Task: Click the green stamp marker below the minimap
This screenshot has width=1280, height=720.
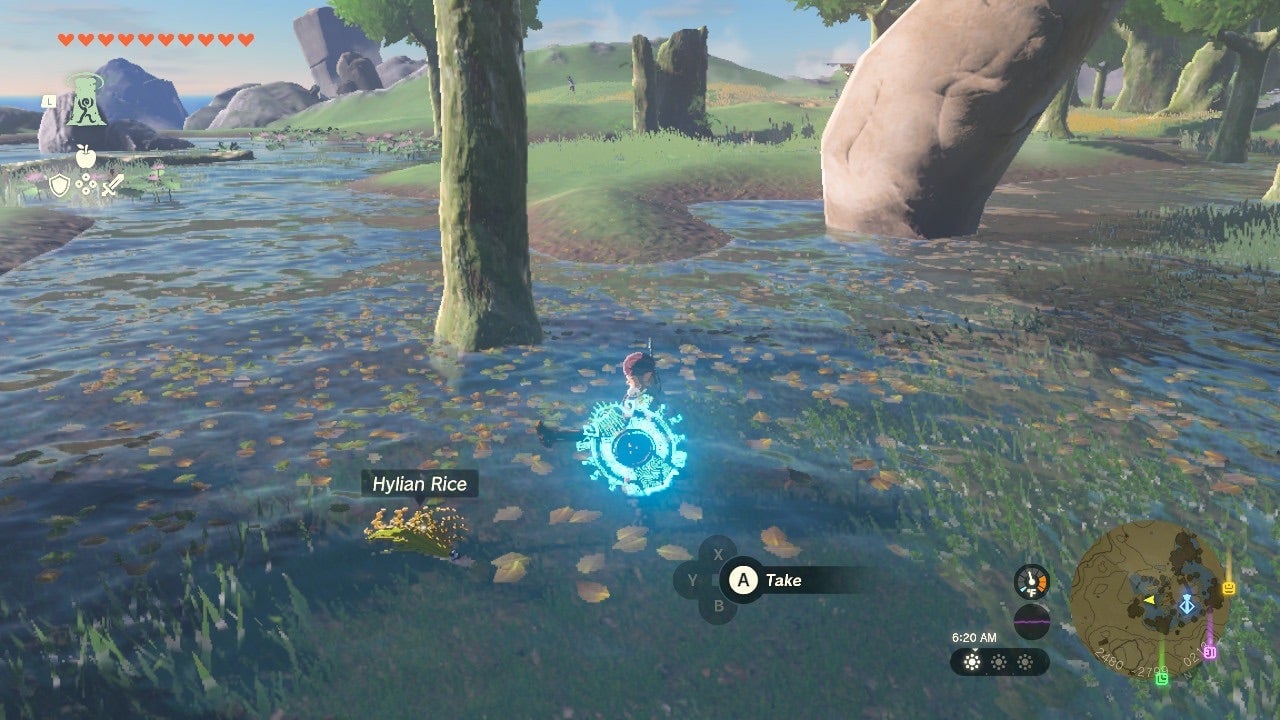Action: point(1163,679)
